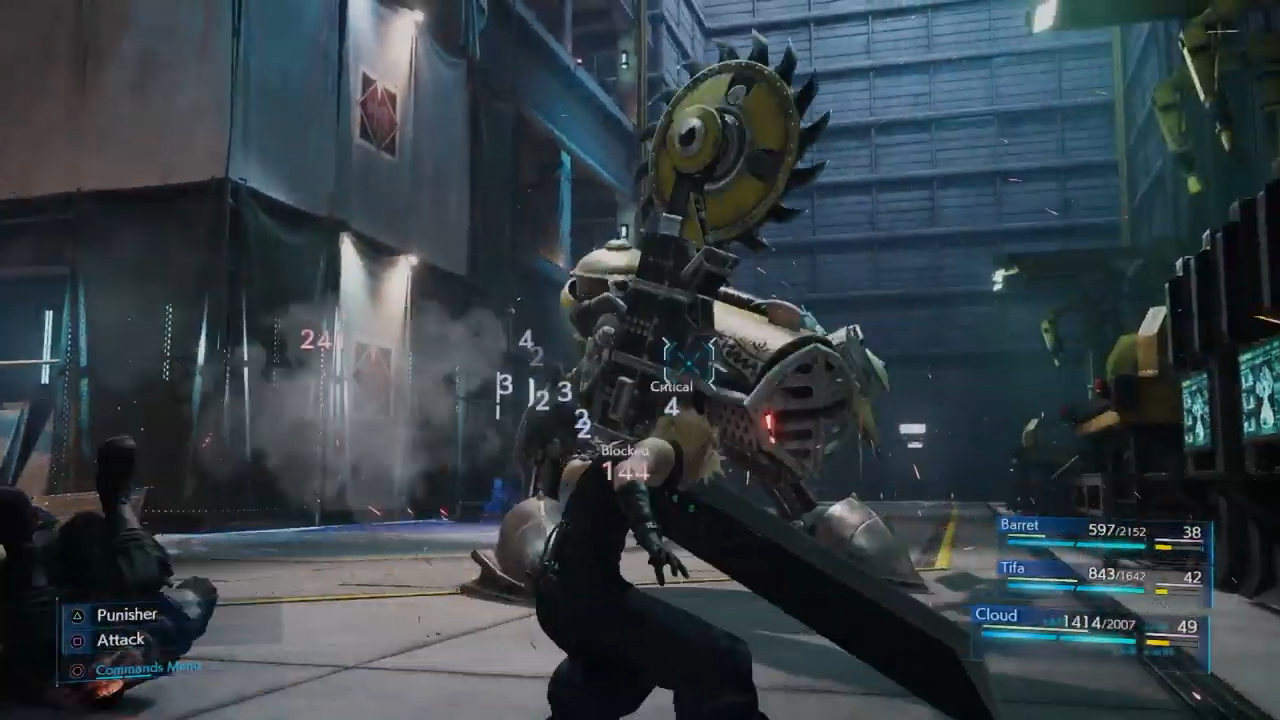Viewport: 1280px width, 720px height.
Task: Select Tifa's party status row
Action: pyautogui.click(x=1100, y=575)
